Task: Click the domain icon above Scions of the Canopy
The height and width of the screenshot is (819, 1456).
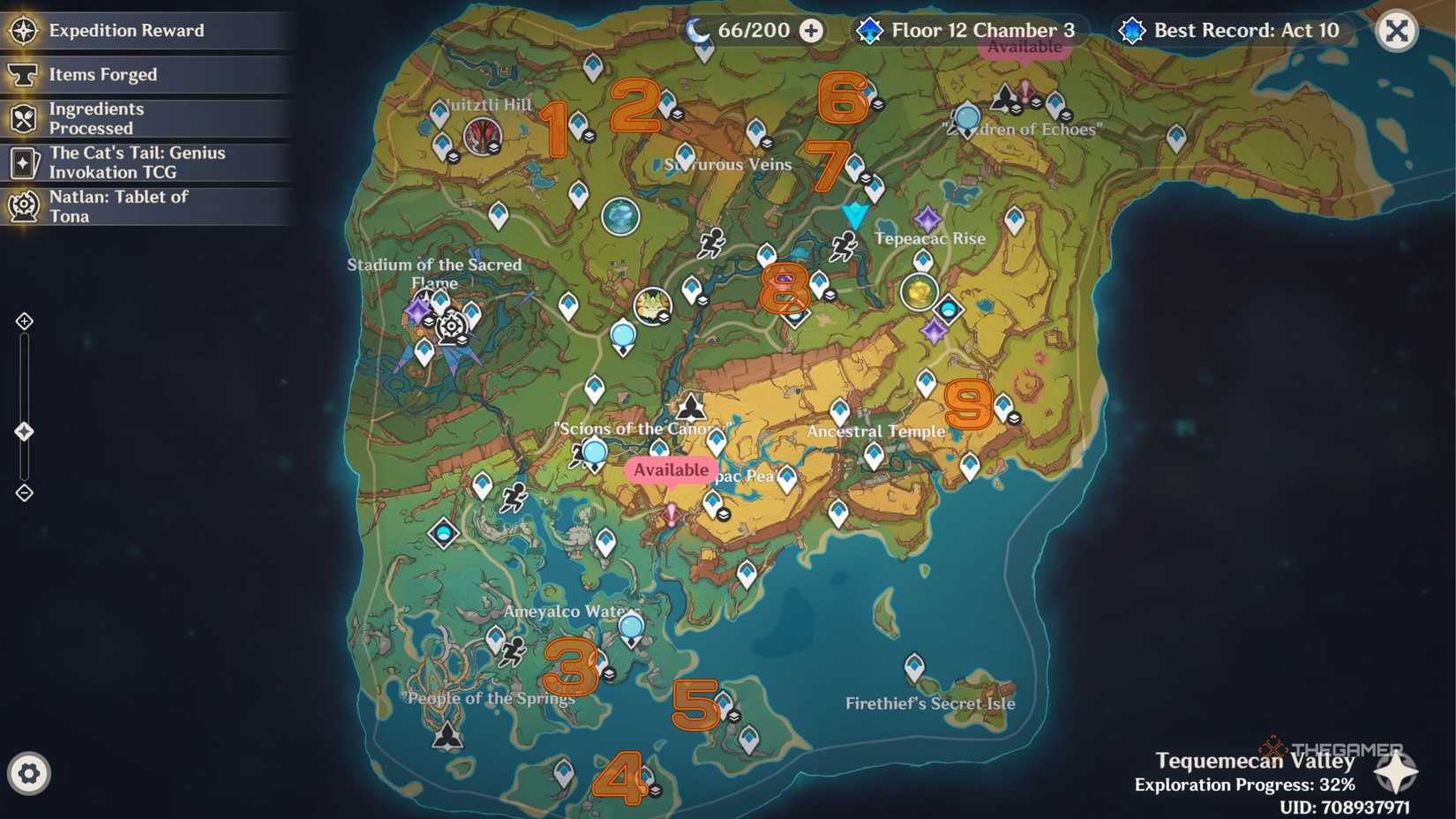Action: click(690, 408)
